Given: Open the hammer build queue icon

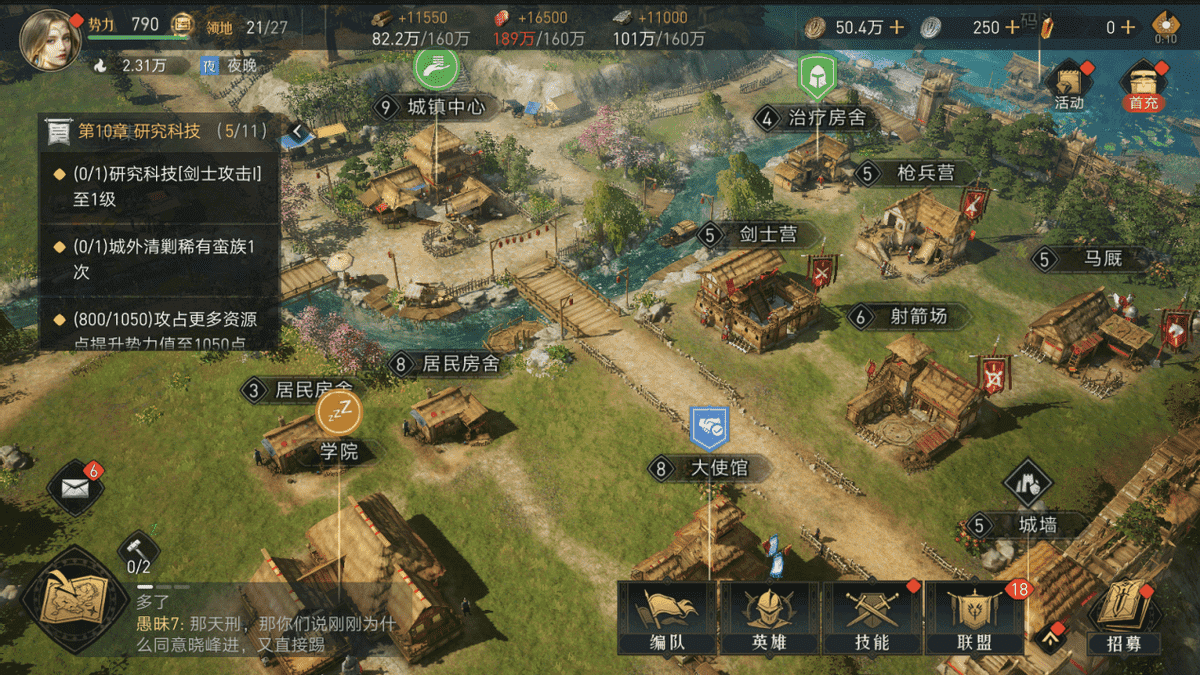Looking at the screenshot, I should coord(137,549).
